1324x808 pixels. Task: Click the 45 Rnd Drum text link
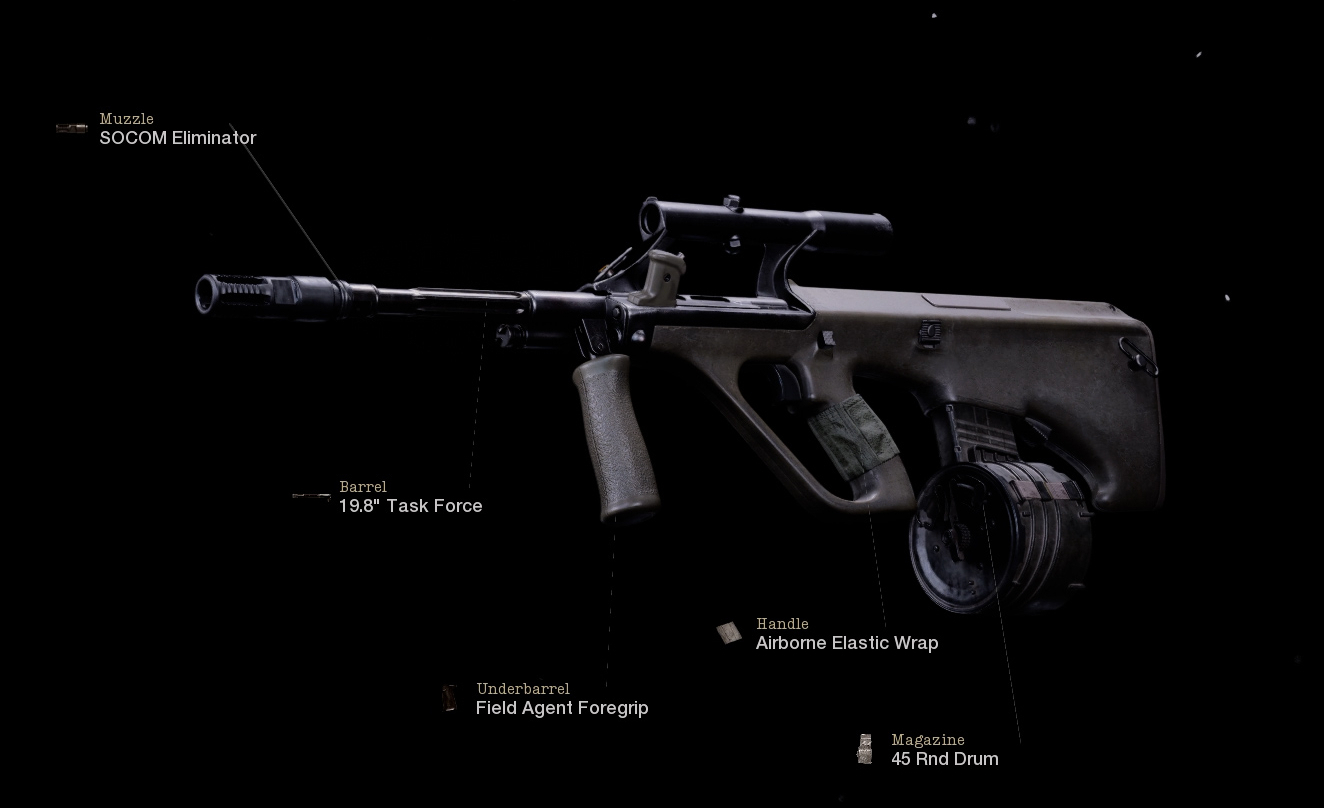point(944,759)
